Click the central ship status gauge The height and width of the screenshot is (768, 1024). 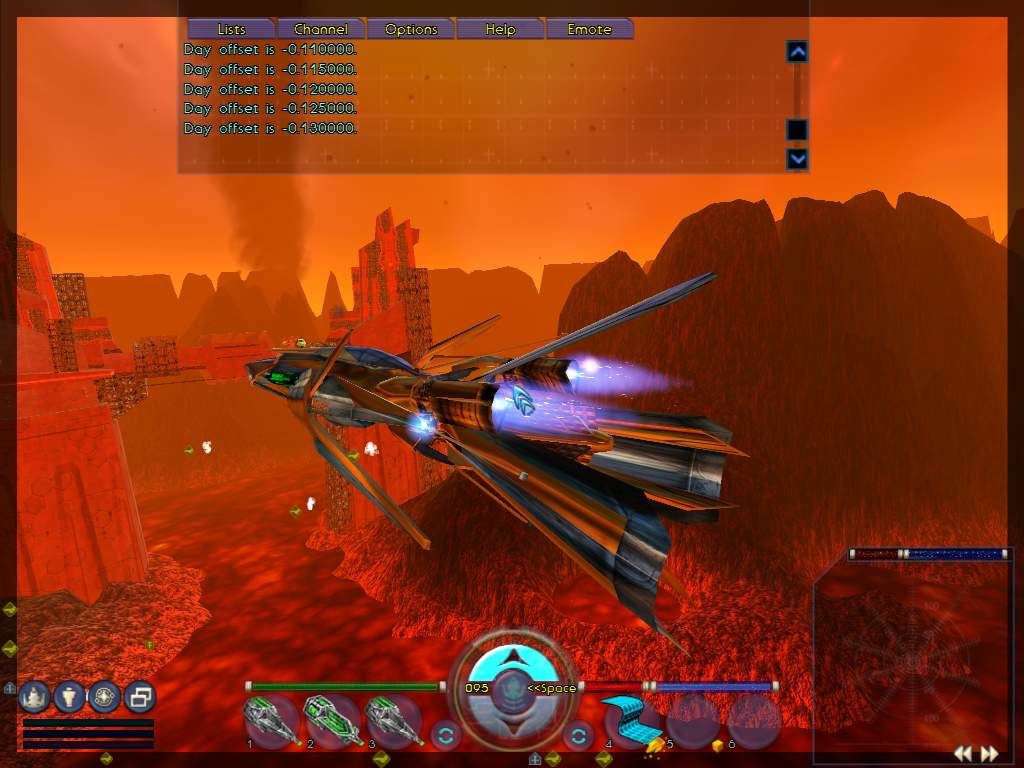512,686
